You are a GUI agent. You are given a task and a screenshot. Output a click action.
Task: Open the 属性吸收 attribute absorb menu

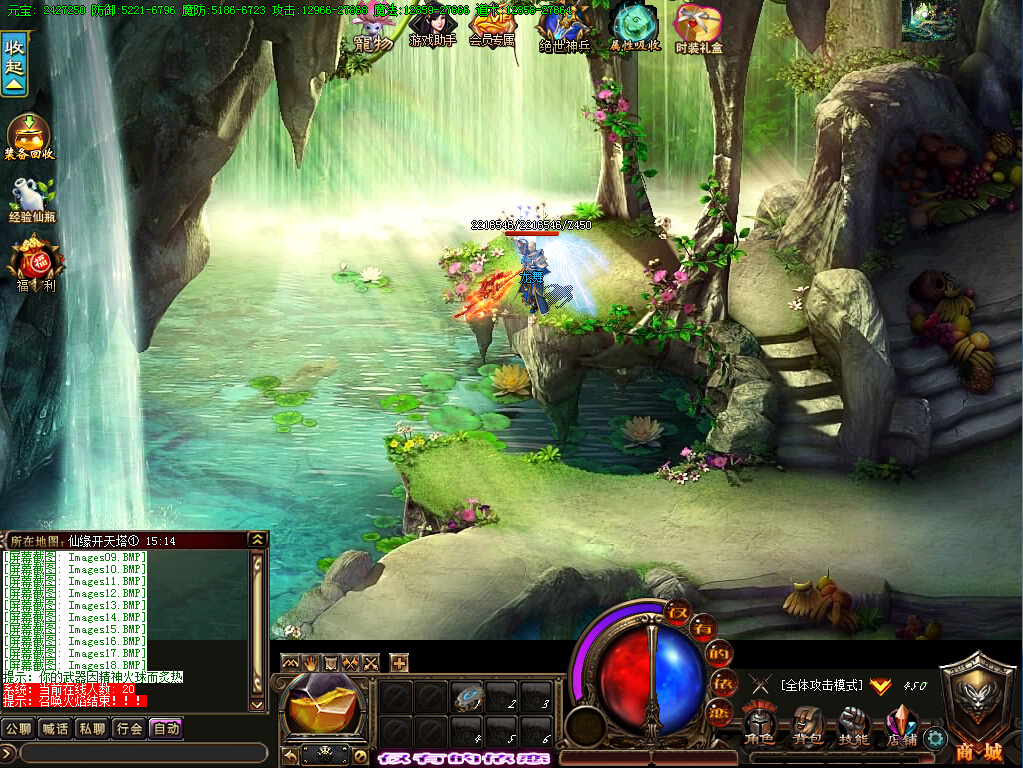[635, 28]
